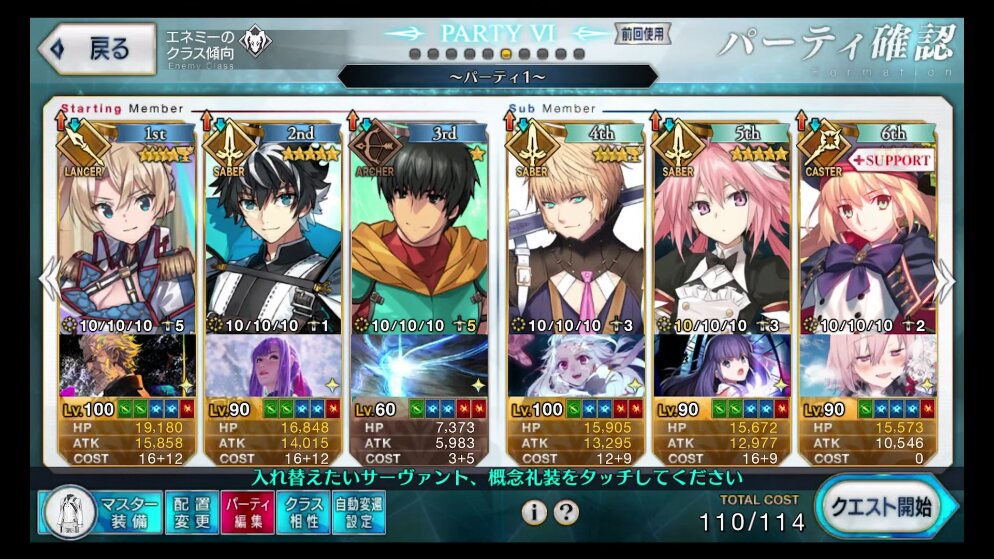
Task: Select the 1st slot Lancer servant card
Action: [122, 230]
